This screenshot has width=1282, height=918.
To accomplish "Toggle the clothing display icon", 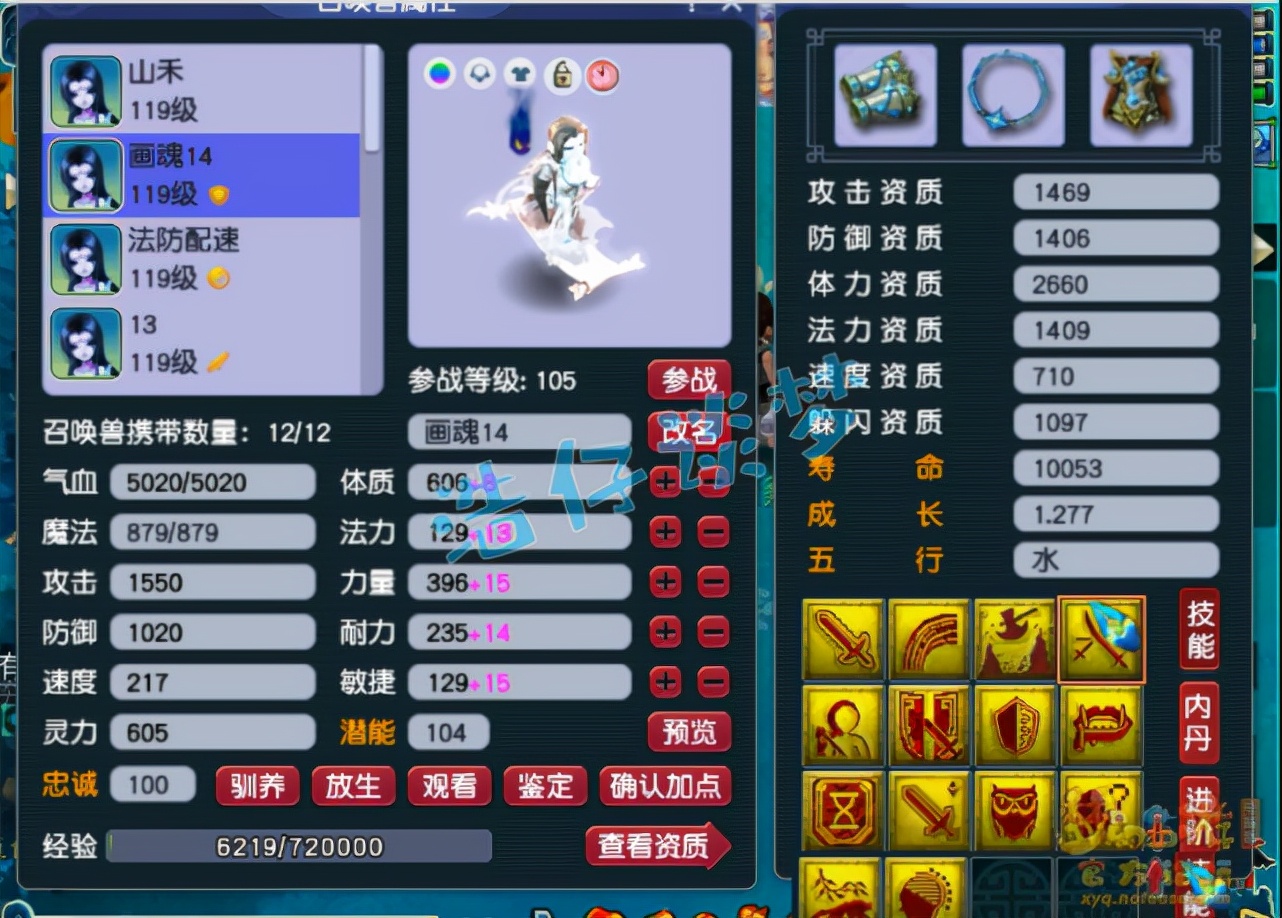I will (520, 75).
